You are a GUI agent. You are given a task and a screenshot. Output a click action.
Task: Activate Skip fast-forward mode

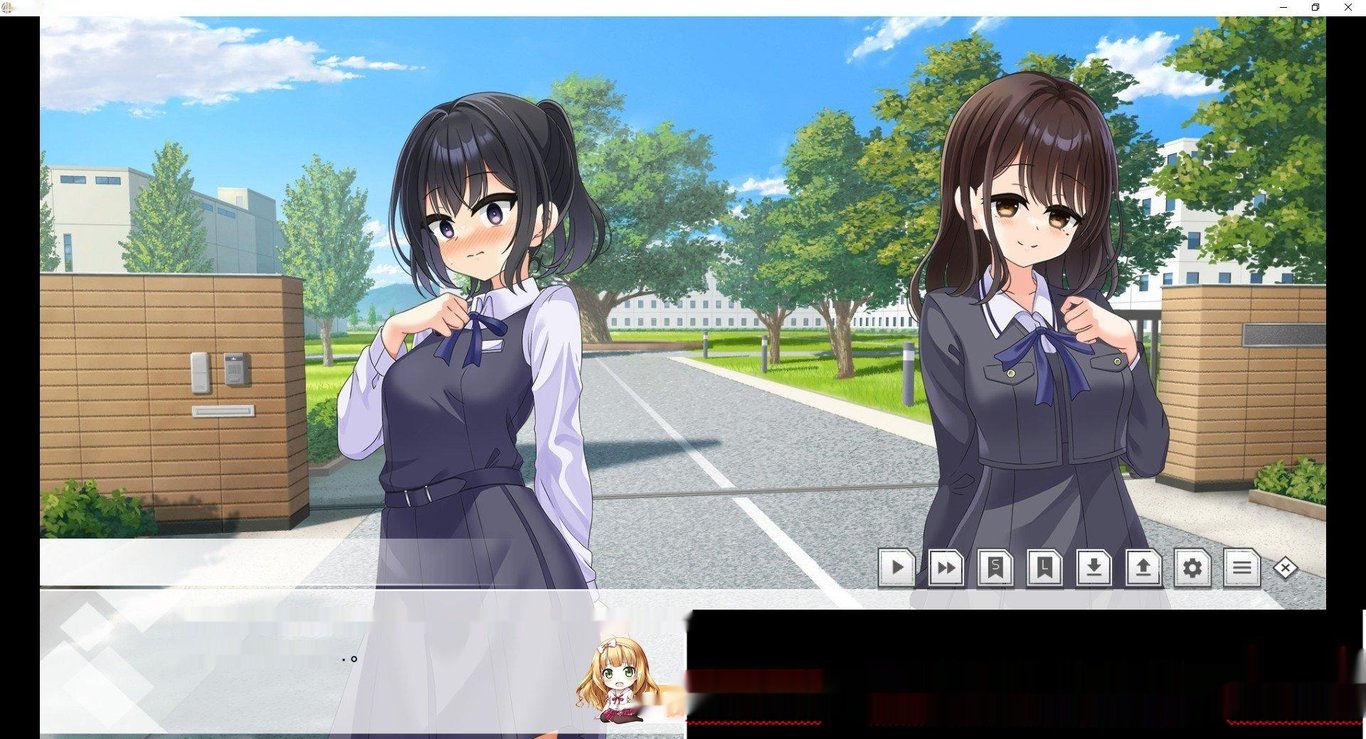(x=945, y=568)
